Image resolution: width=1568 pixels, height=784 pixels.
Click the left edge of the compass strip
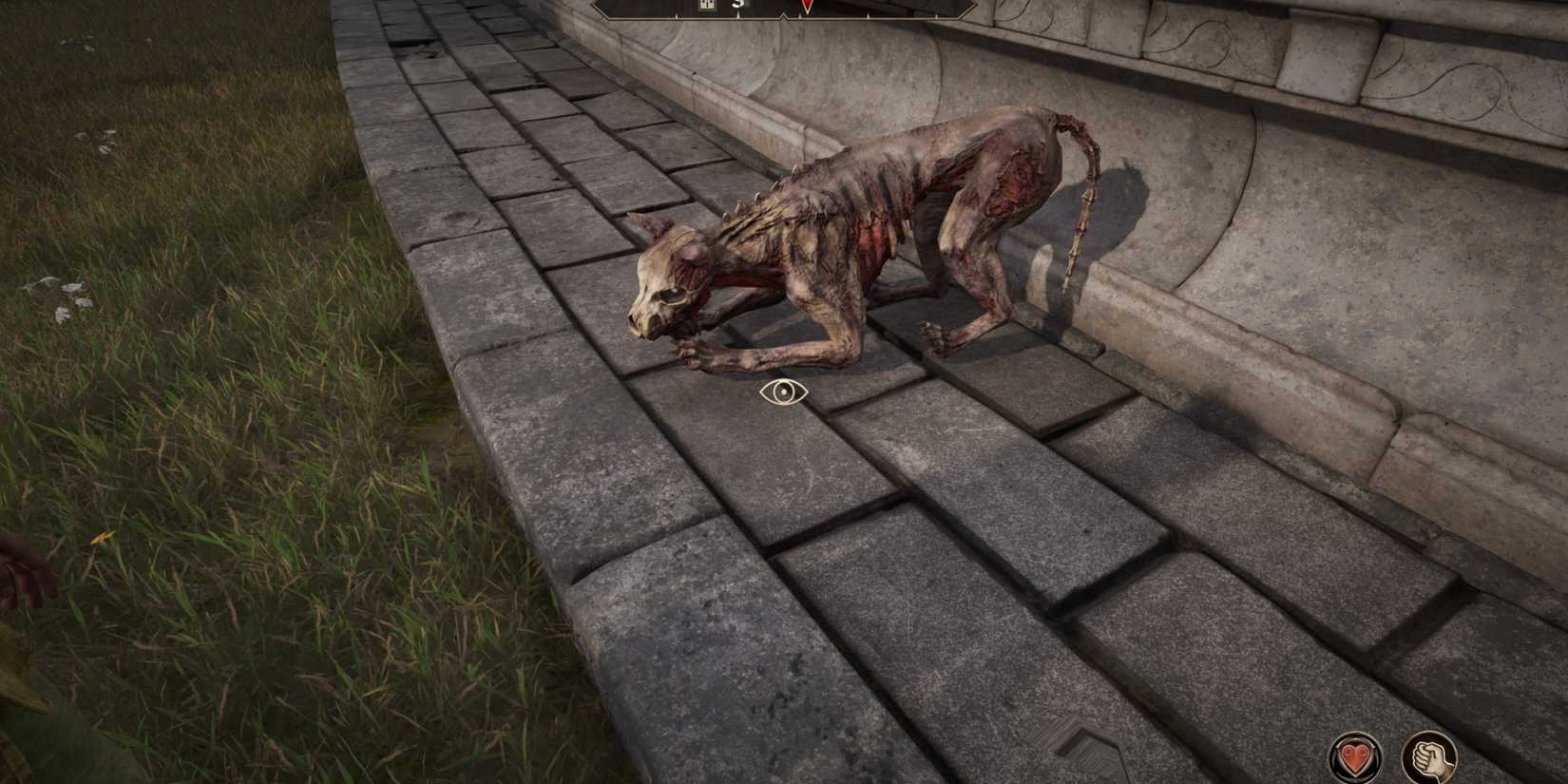click(599, 8)
